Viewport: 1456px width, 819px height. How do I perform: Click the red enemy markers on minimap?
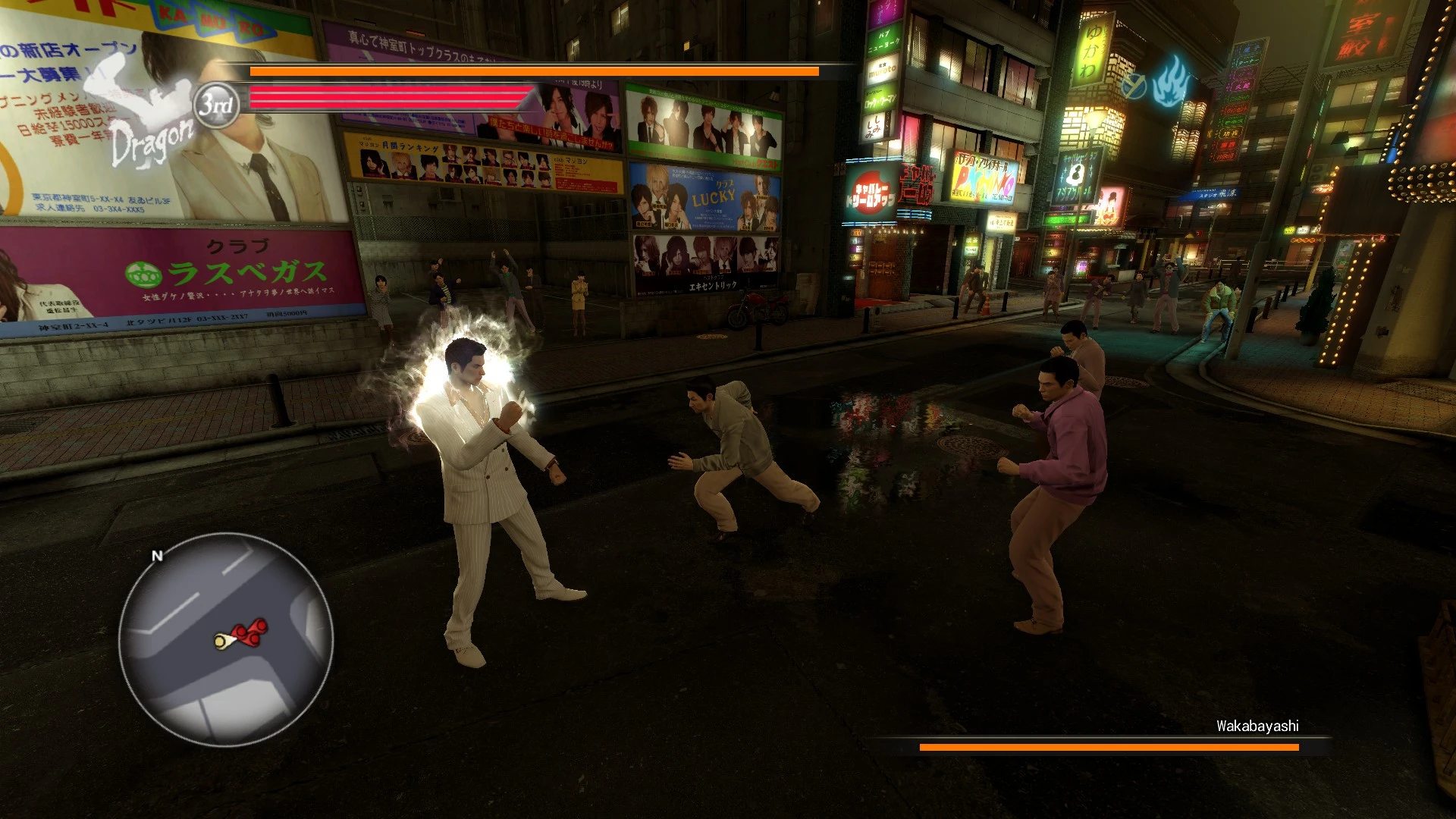pos(251,631)
